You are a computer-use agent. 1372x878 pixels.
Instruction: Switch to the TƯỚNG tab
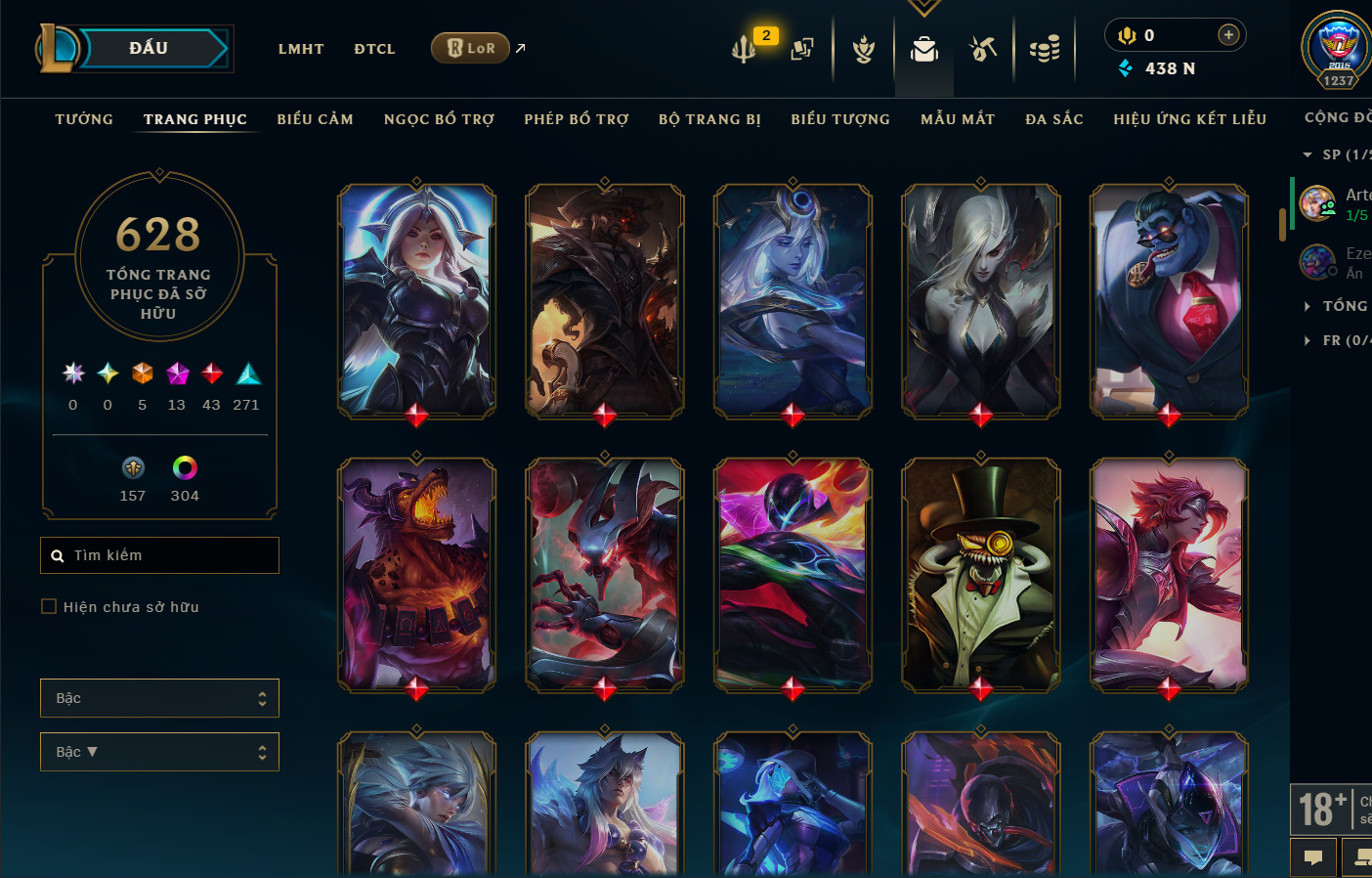pos(84,119)
